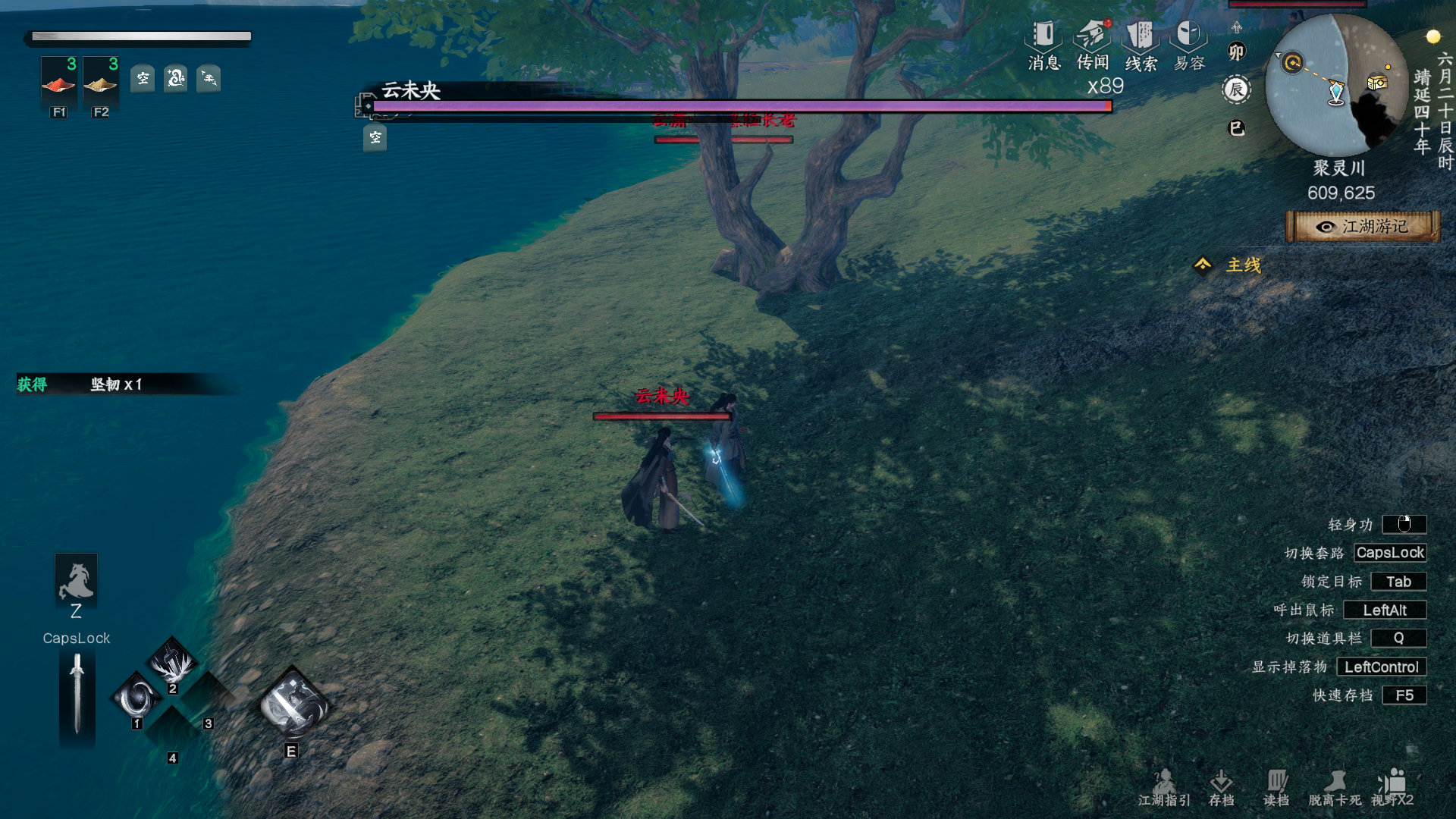This screenshot has height=819, width=1456.
Task: Click the 辰 time marker by the minimap
Action: click(1236, 90)
